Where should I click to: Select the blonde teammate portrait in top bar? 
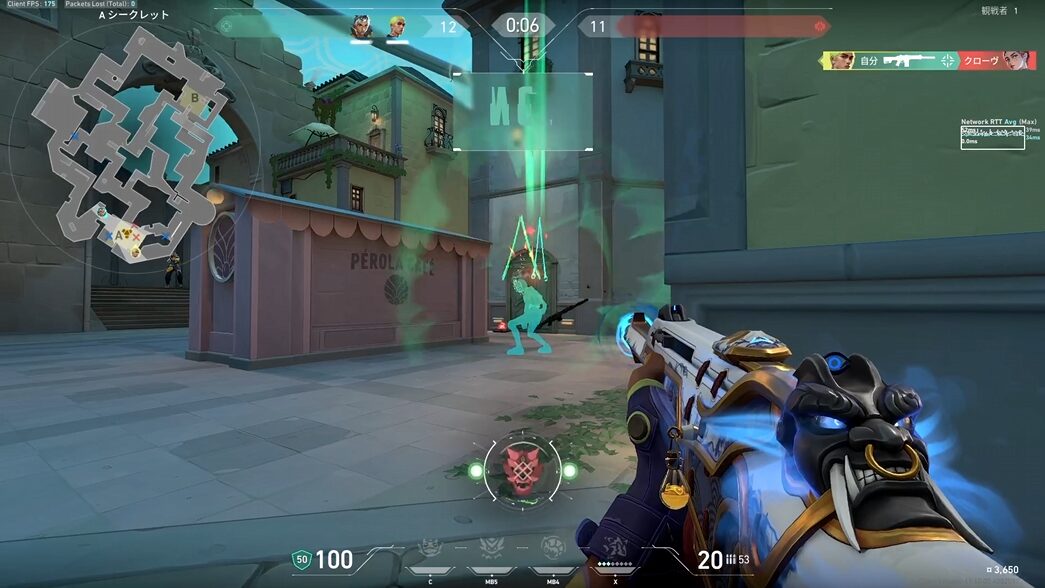(397, 26)
